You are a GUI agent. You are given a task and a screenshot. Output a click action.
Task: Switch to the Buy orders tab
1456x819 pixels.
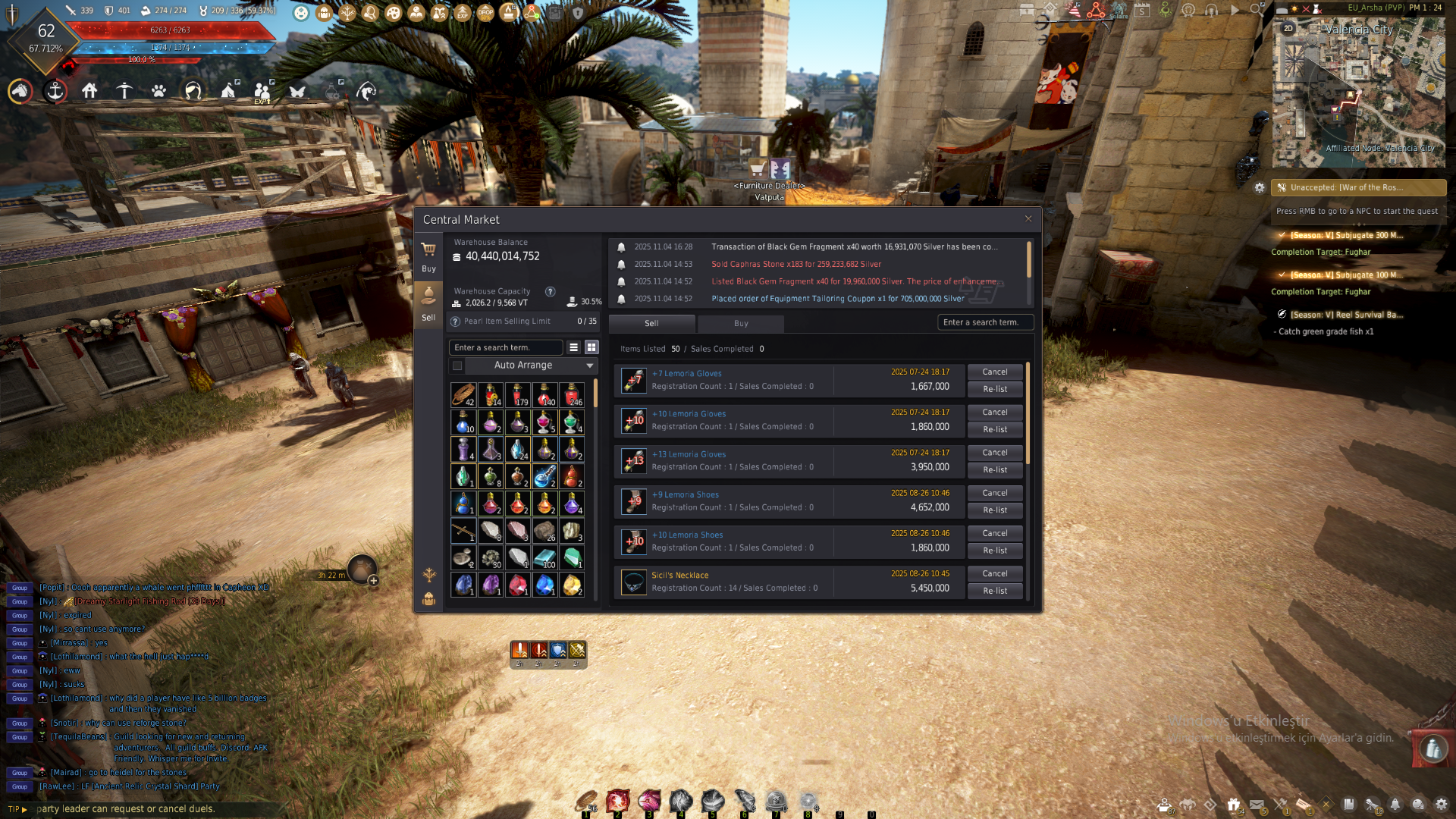[741, 323]
